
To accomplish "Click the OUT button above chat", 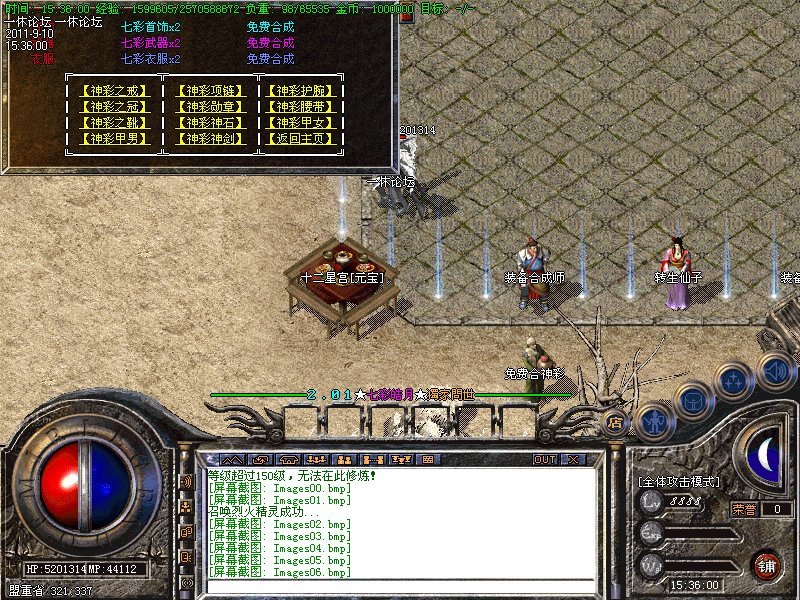I will pos(544,460).
